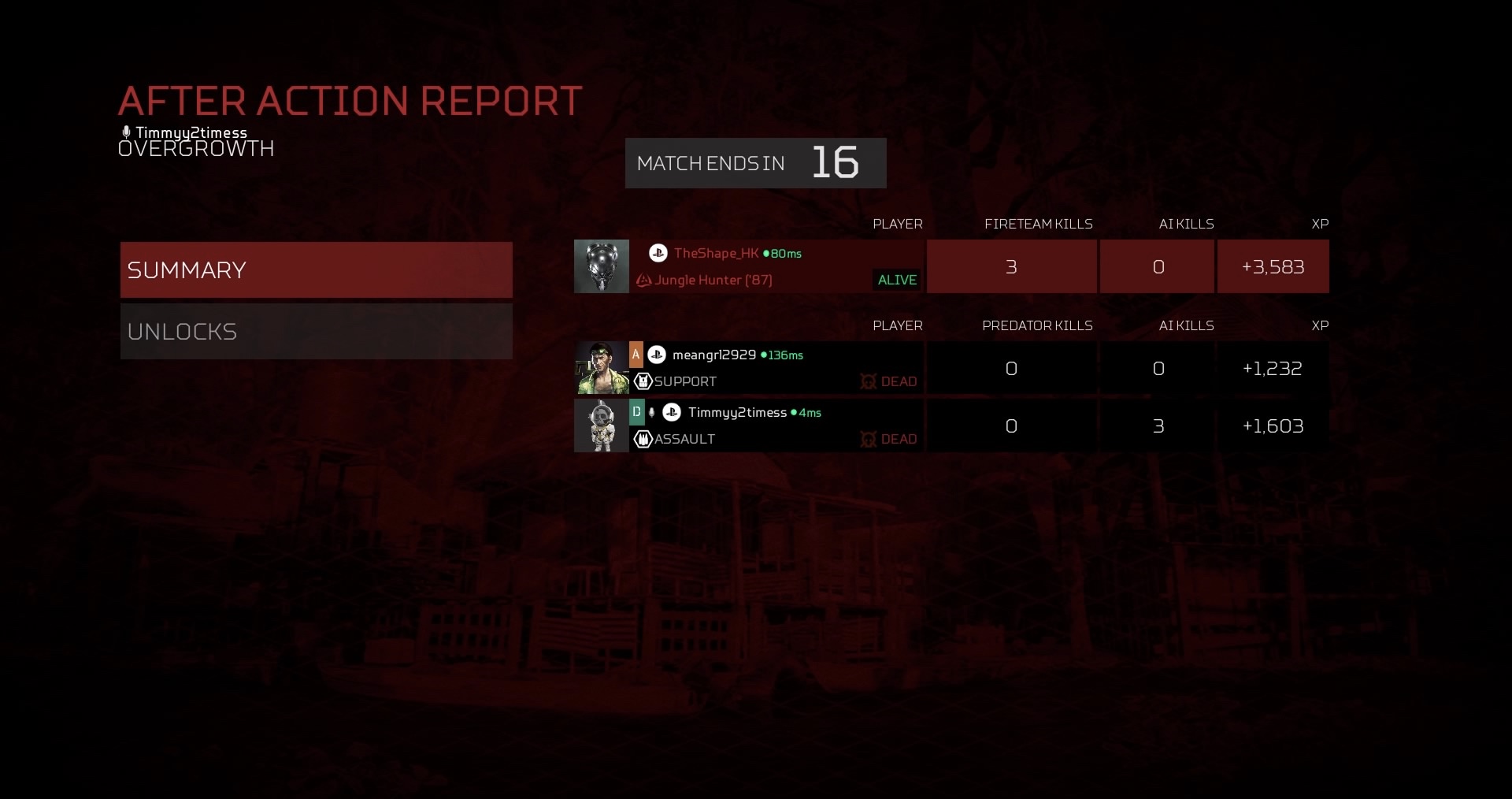Choose Timmyy2timess player row
Image resolution: width=1512 pixels, height=799 pixels.
pos(776,426)
